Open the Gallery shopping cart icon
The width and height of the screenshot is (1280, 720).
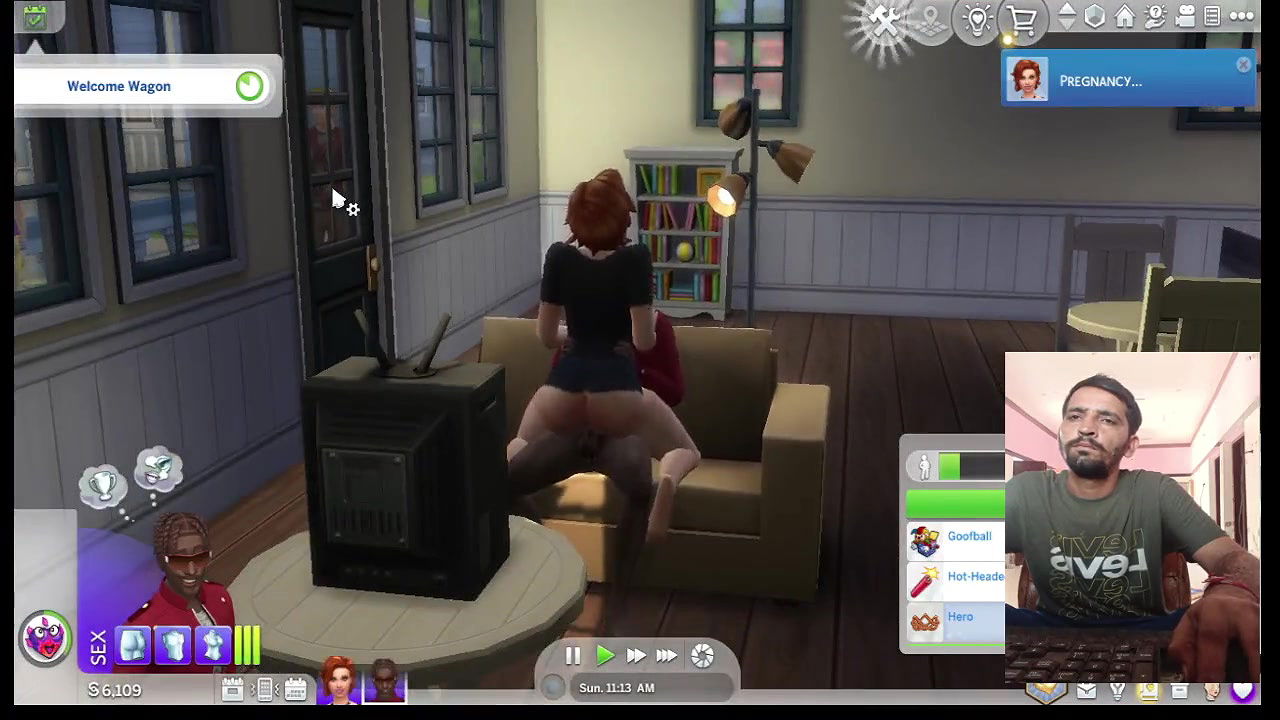pyautogui.click(x=1022, y=20)
